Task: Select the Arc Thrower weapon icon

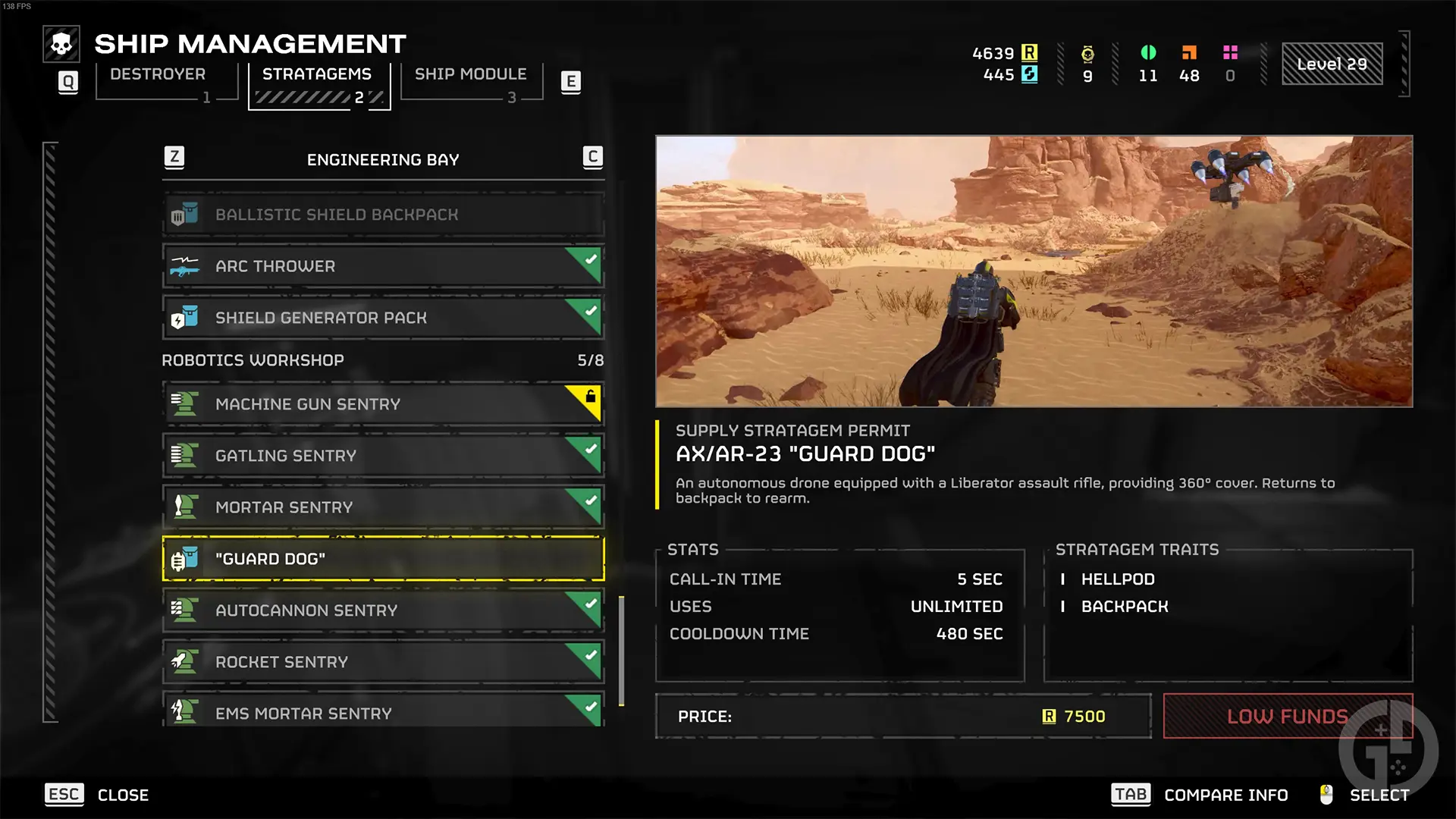Action: tap(184, 266)
